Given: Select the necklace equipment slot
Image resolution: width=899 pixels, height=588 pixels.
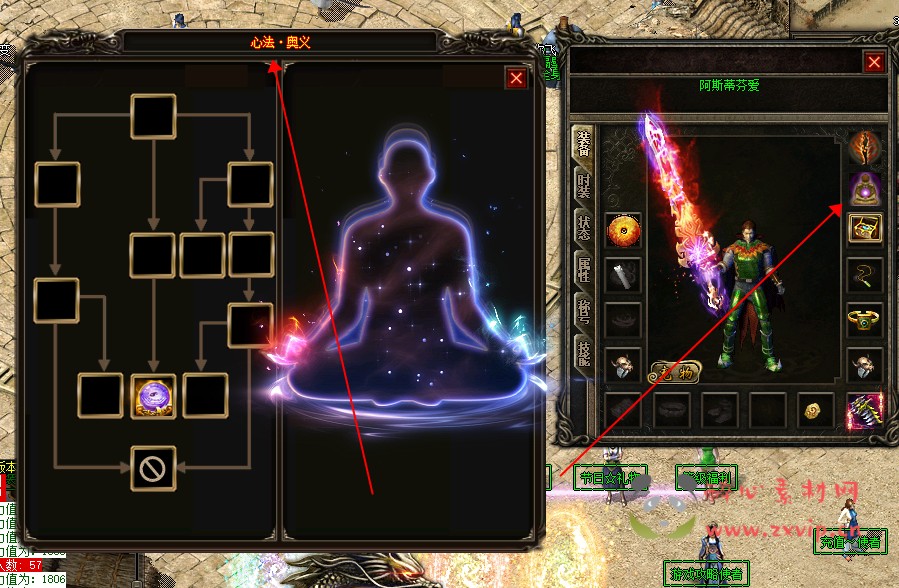Looking at the screenshot, I should (x=864, y=273).
